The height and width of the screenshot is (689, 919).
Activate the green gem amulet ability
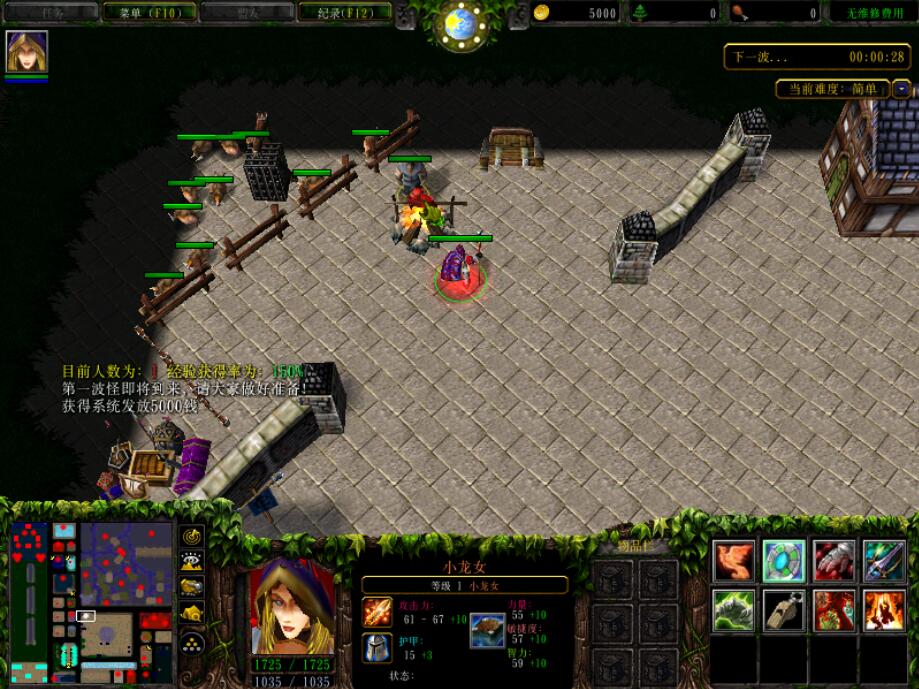[784, 562]
